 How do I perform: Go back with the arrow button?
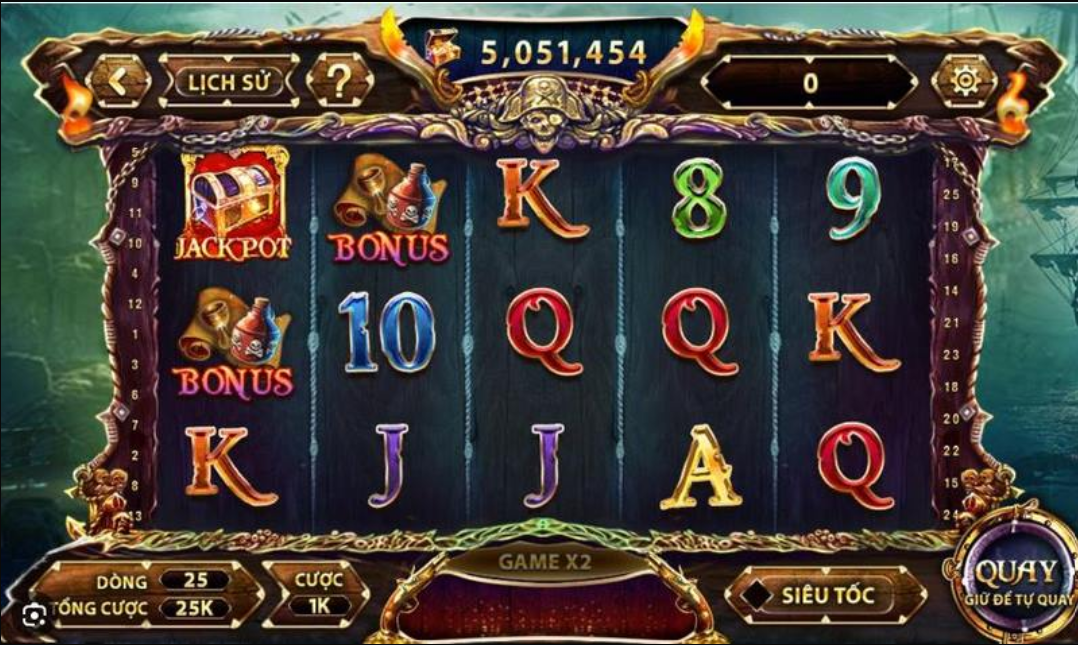pyautogui.click(x=119, y=81)
